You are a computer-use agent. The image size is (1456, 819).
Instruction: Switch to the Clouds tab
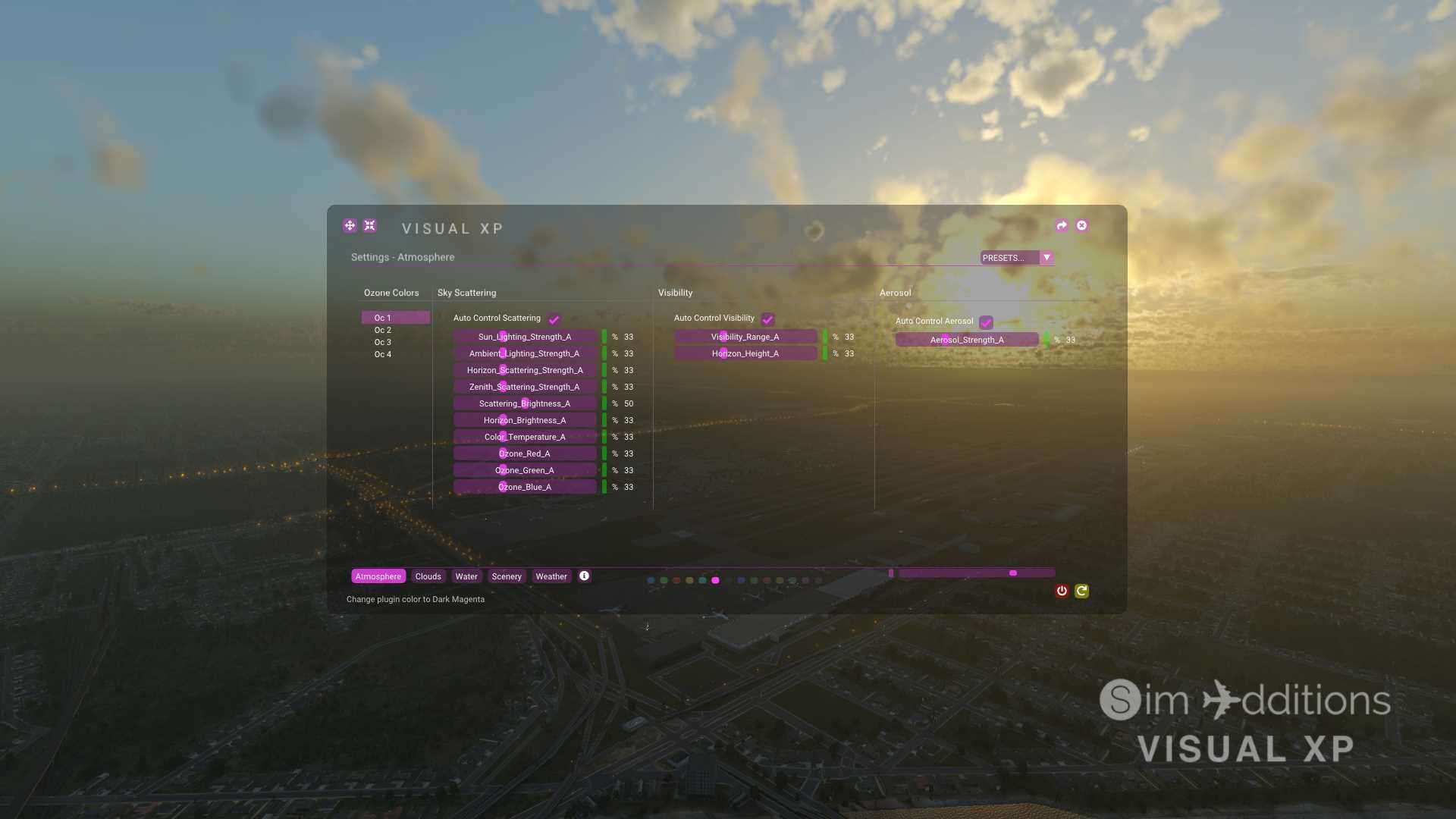[428, 576]
